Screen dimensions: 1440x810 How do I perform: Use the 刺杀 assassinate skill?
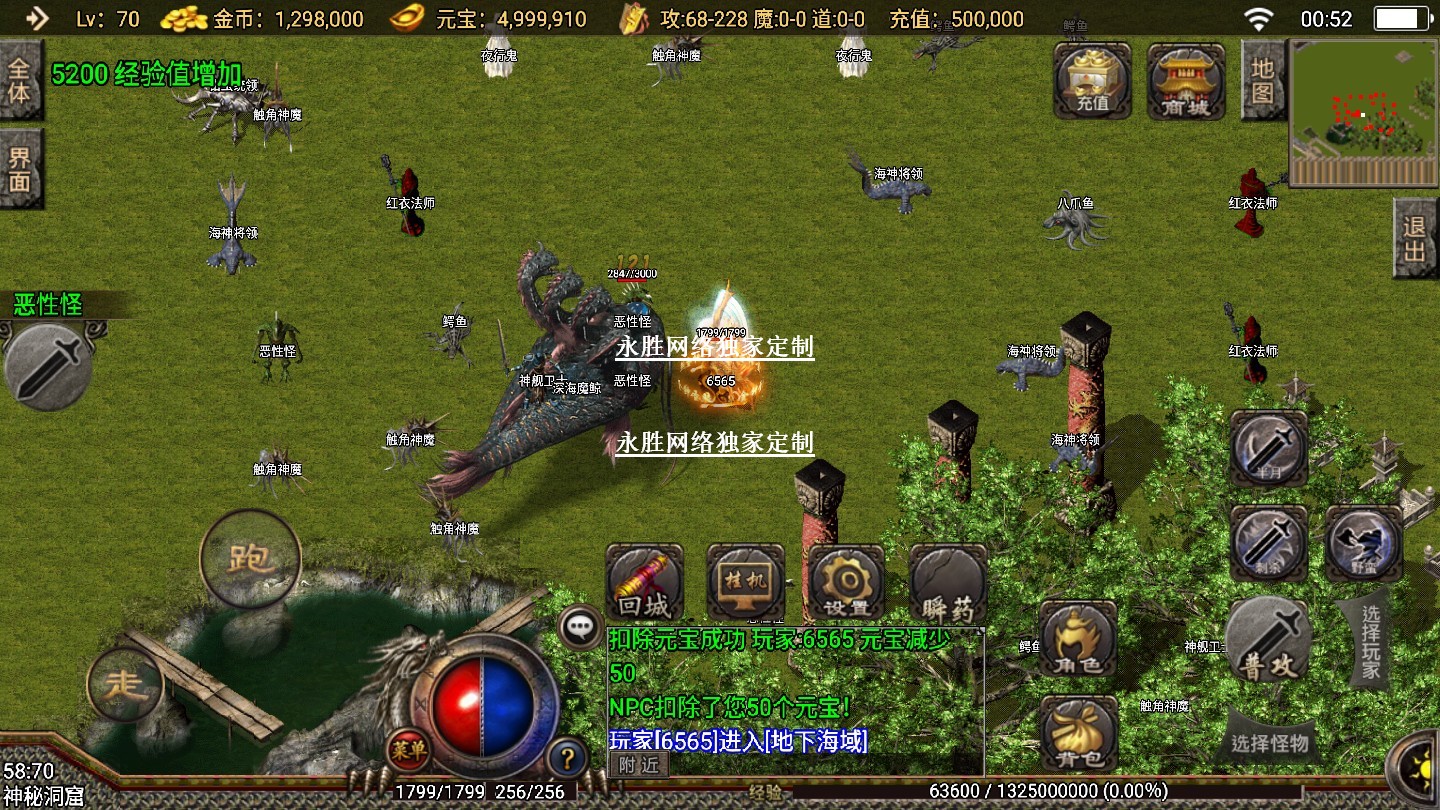pos(1268,543)
